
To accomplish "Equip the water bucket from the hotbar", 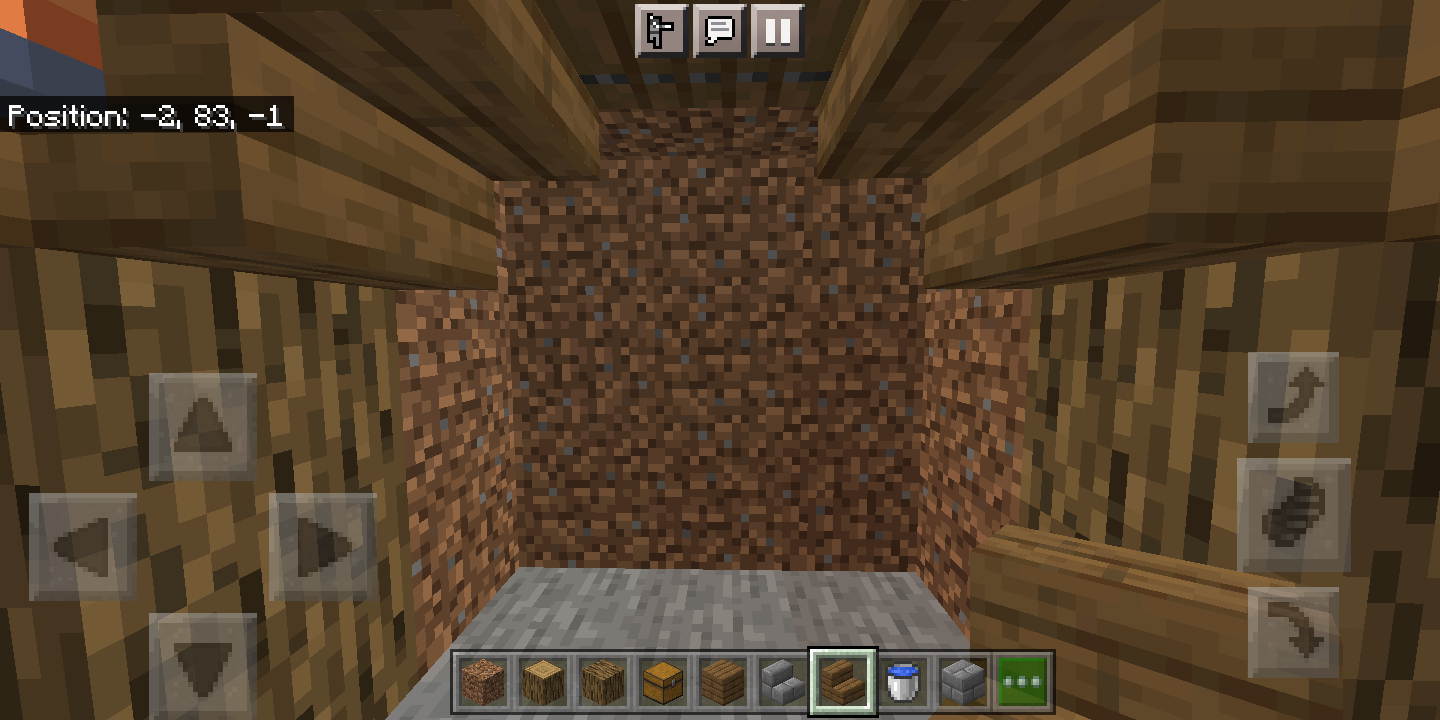I will tap(903, 683).
